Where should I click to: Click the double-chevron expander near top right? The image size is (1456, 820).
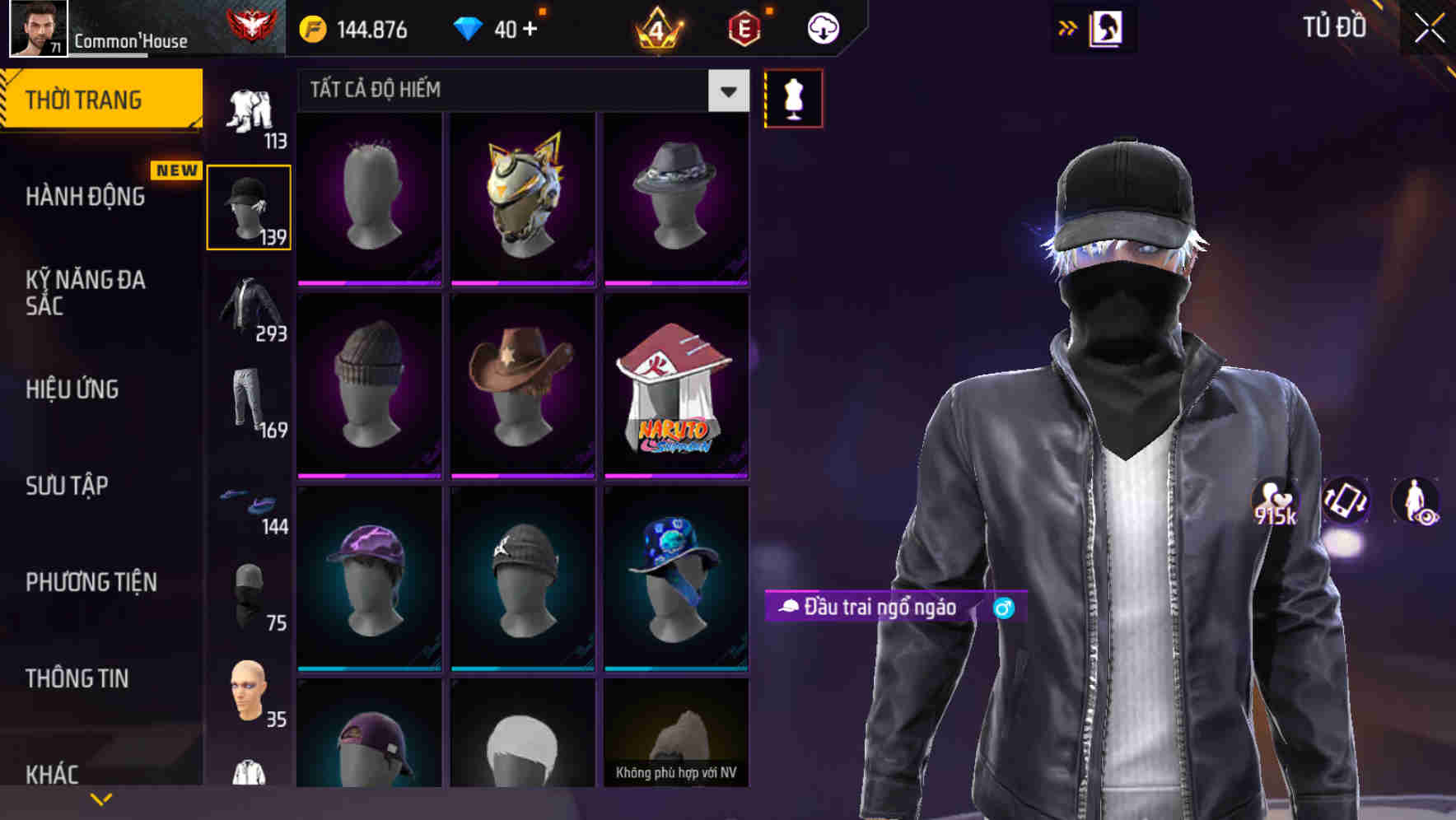click(1067, 27)
